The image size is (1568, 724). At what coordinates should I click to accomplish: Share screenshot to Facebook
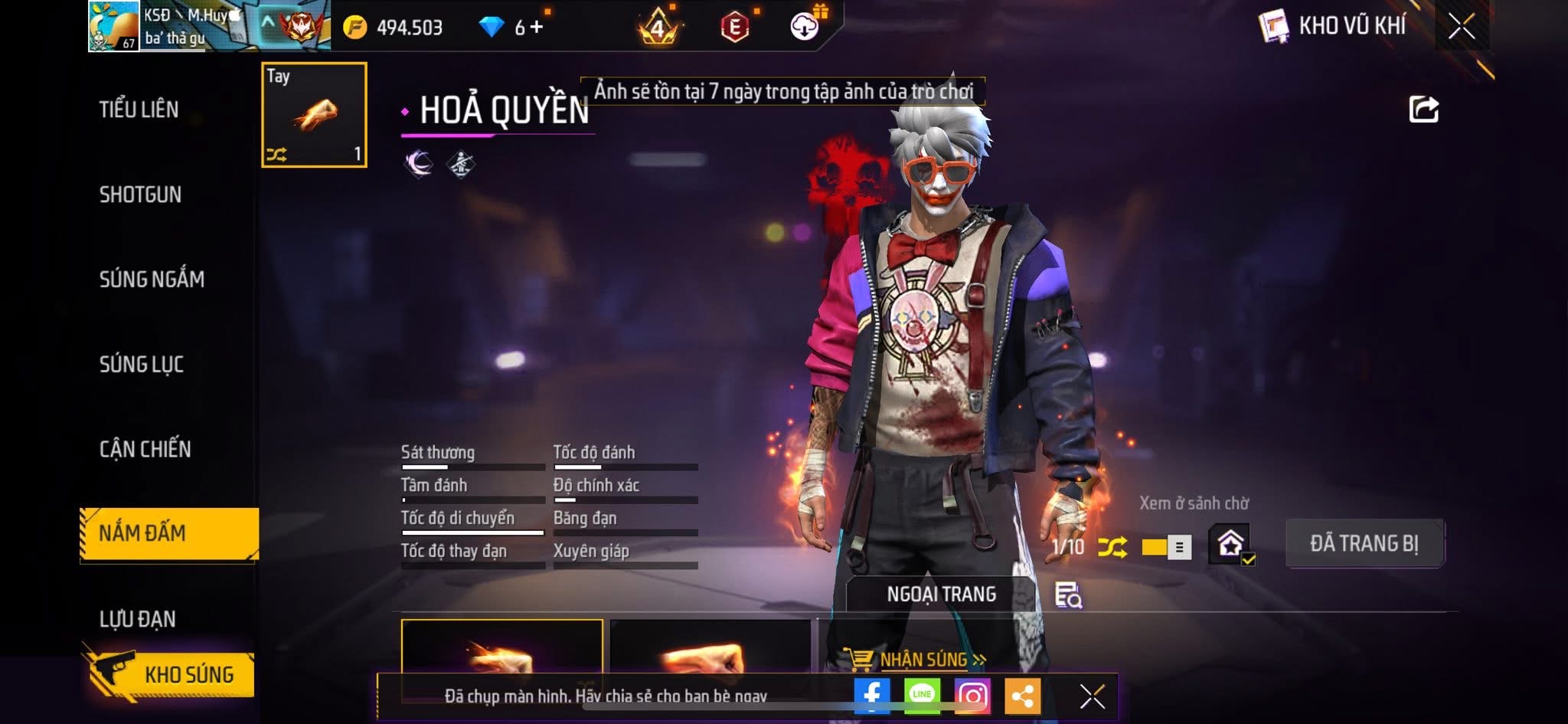click(871, 696)
